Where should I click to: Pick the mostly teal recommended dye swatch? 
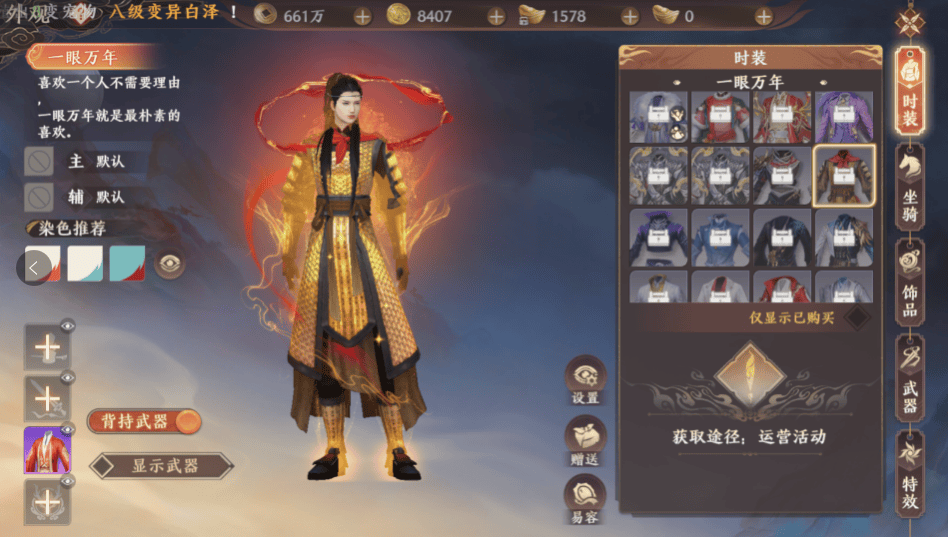[127, 264]
